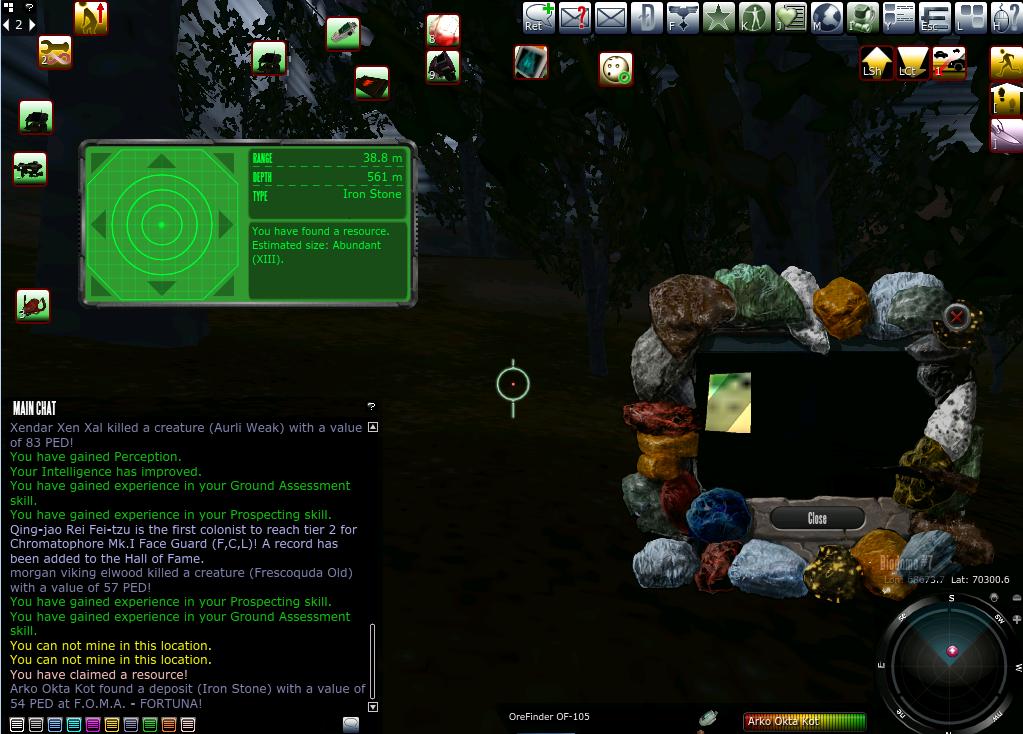Viewport: 1023px width, 734px height.
Task: Click the Main Chat help question mark
Action: click(x=371, y=406)
